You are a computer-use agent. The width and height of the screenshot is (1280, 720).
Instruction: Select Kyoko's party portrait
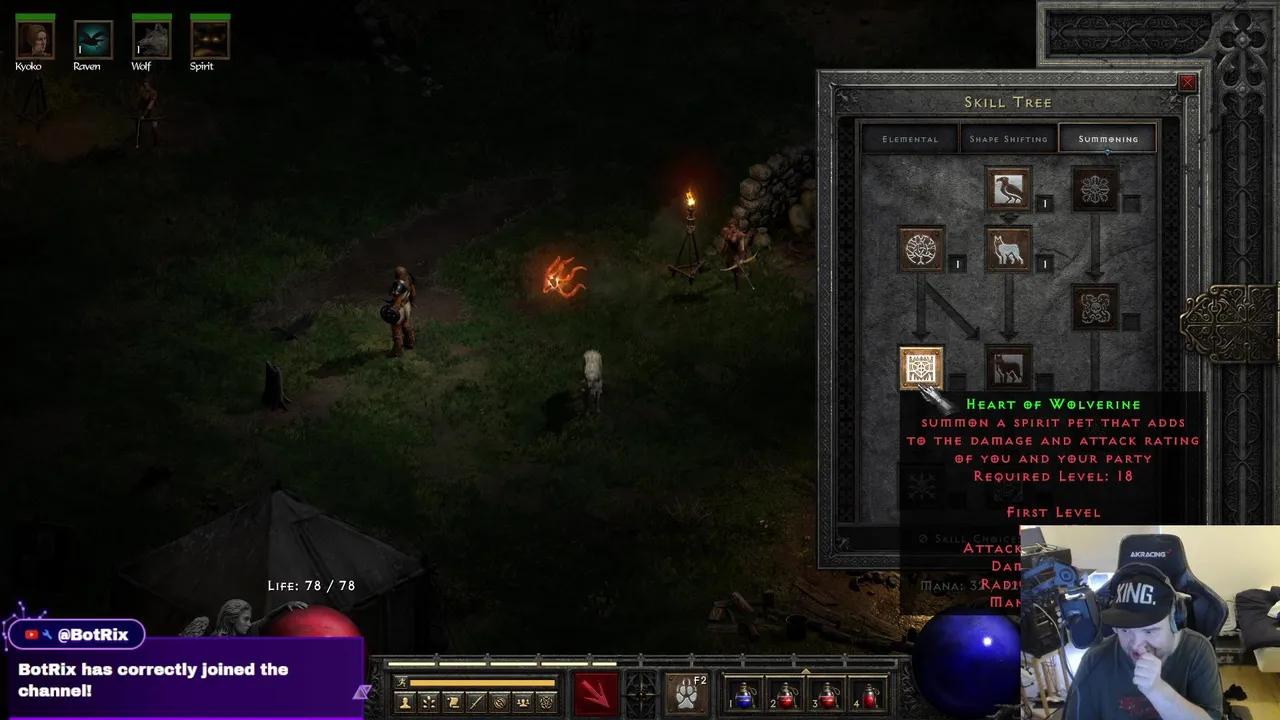pos(35,40)
